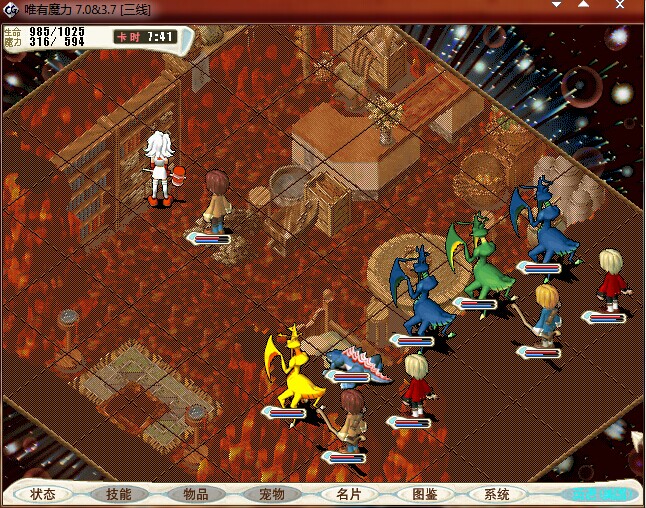
Task: Open the 名片 name card menu
Action: tap(348, 494)
